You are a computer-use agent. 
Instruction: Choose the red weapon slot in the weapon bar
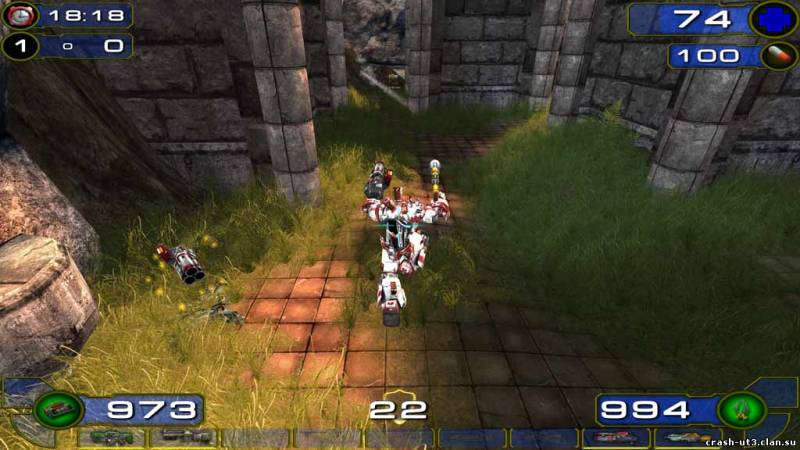point(616,438)
